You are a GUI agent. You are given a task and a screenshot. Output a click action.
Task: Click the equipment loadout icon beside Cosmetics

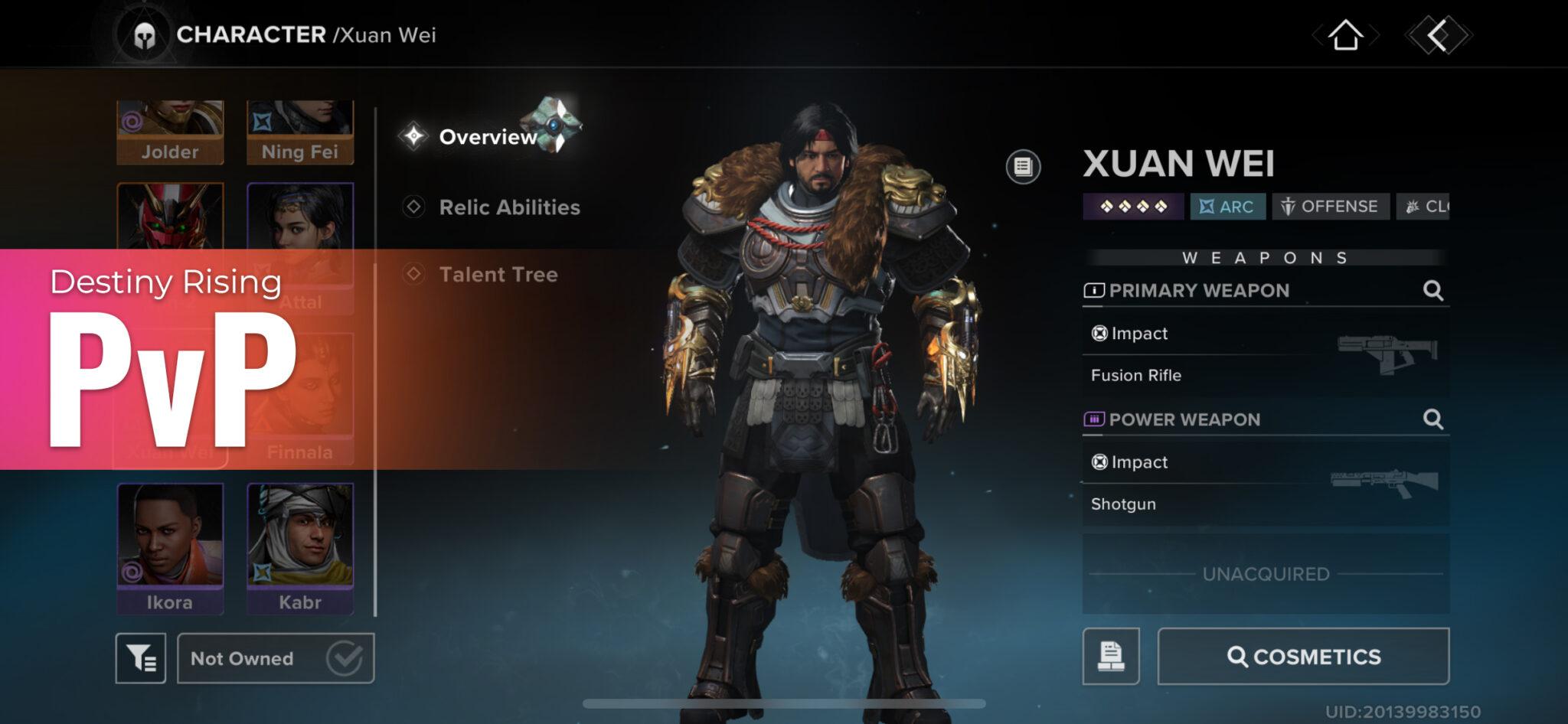(x=1111, y=656)
